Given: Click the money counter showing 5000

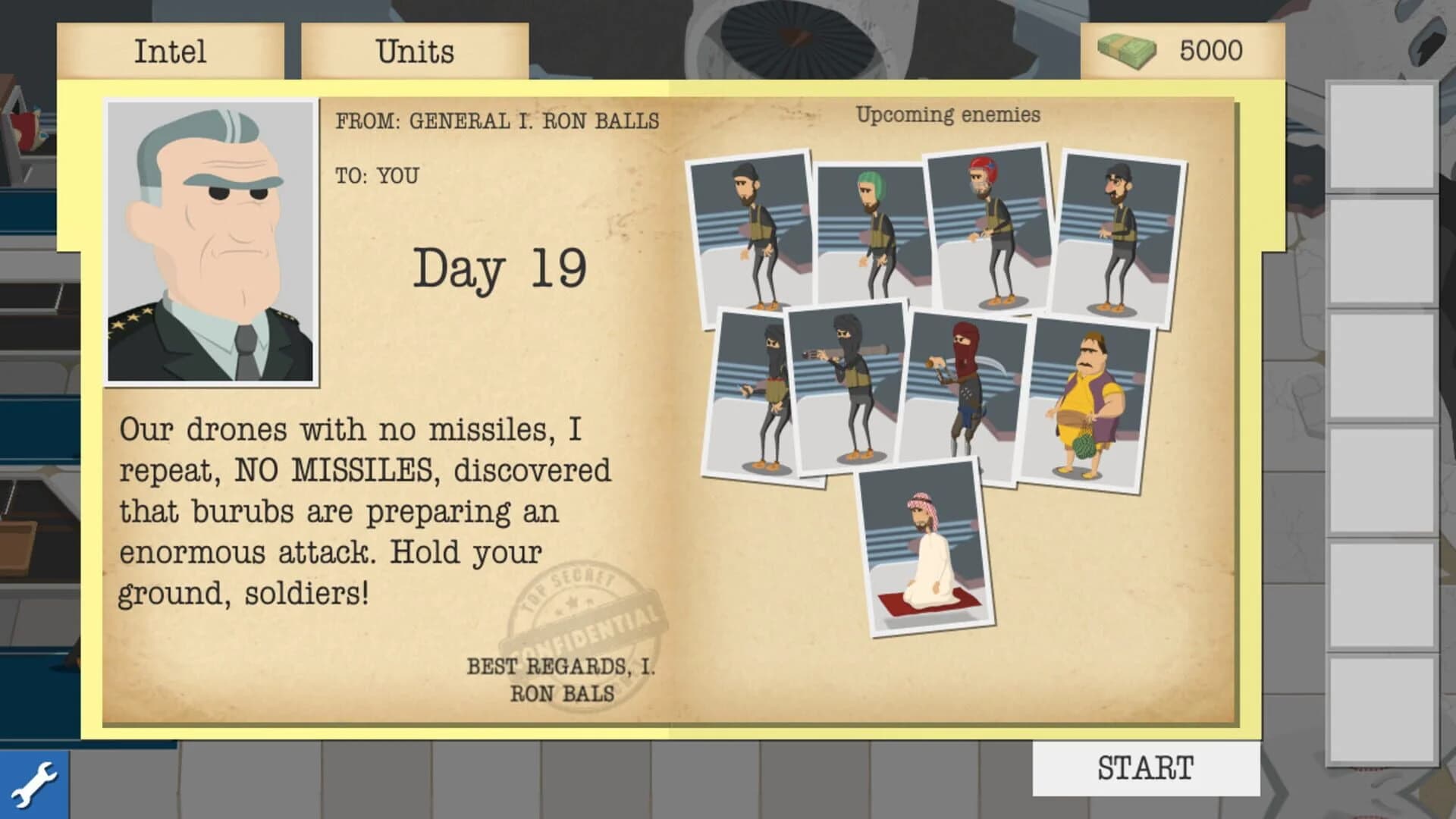Looking at the screenshot, I should (x=1211, y=50).
